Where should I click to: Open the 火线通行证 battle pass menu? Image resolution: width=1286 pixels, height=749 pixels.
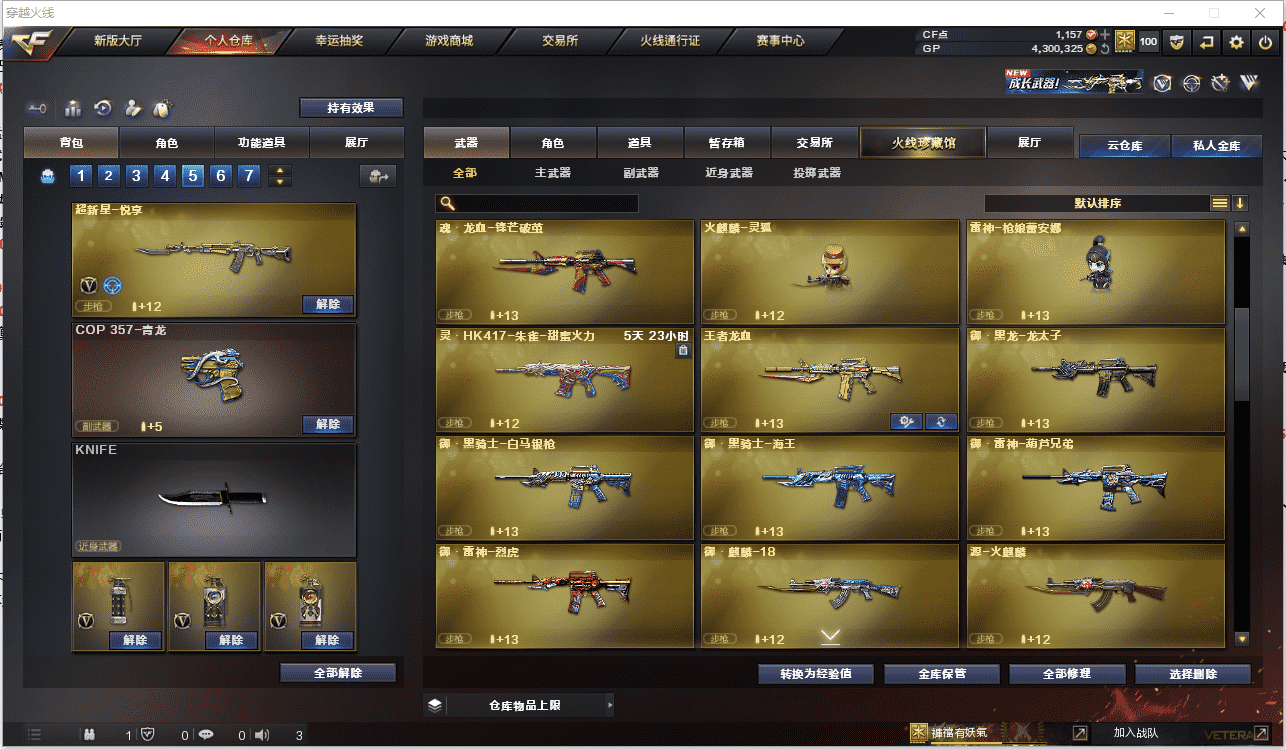[670, 41]
